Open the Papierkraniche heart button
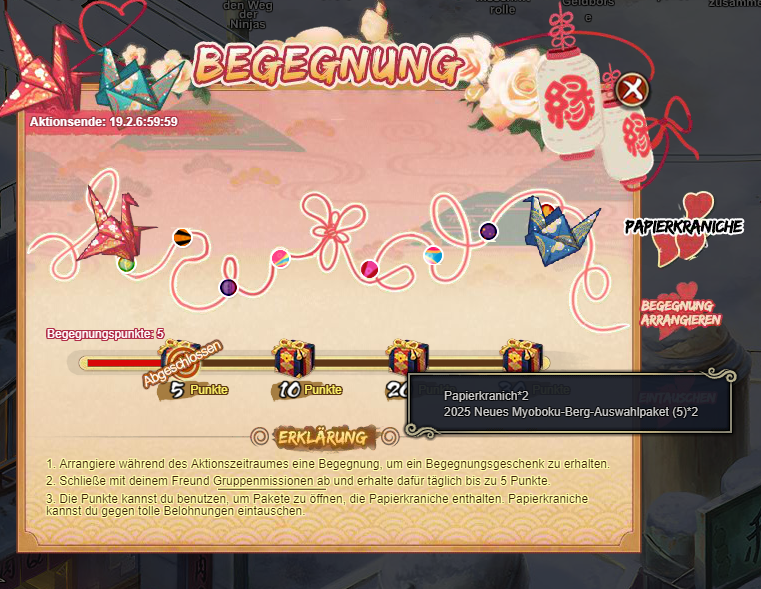This screenshot has height=589, width=761. 686,228
